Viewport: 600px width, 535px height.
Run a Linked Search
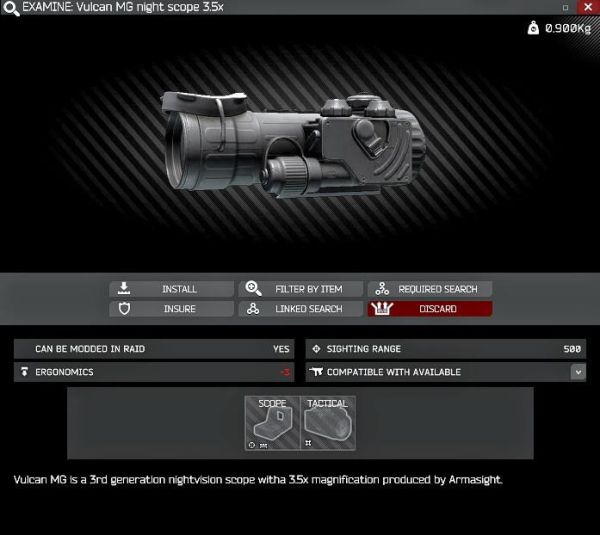coord(301,309)
